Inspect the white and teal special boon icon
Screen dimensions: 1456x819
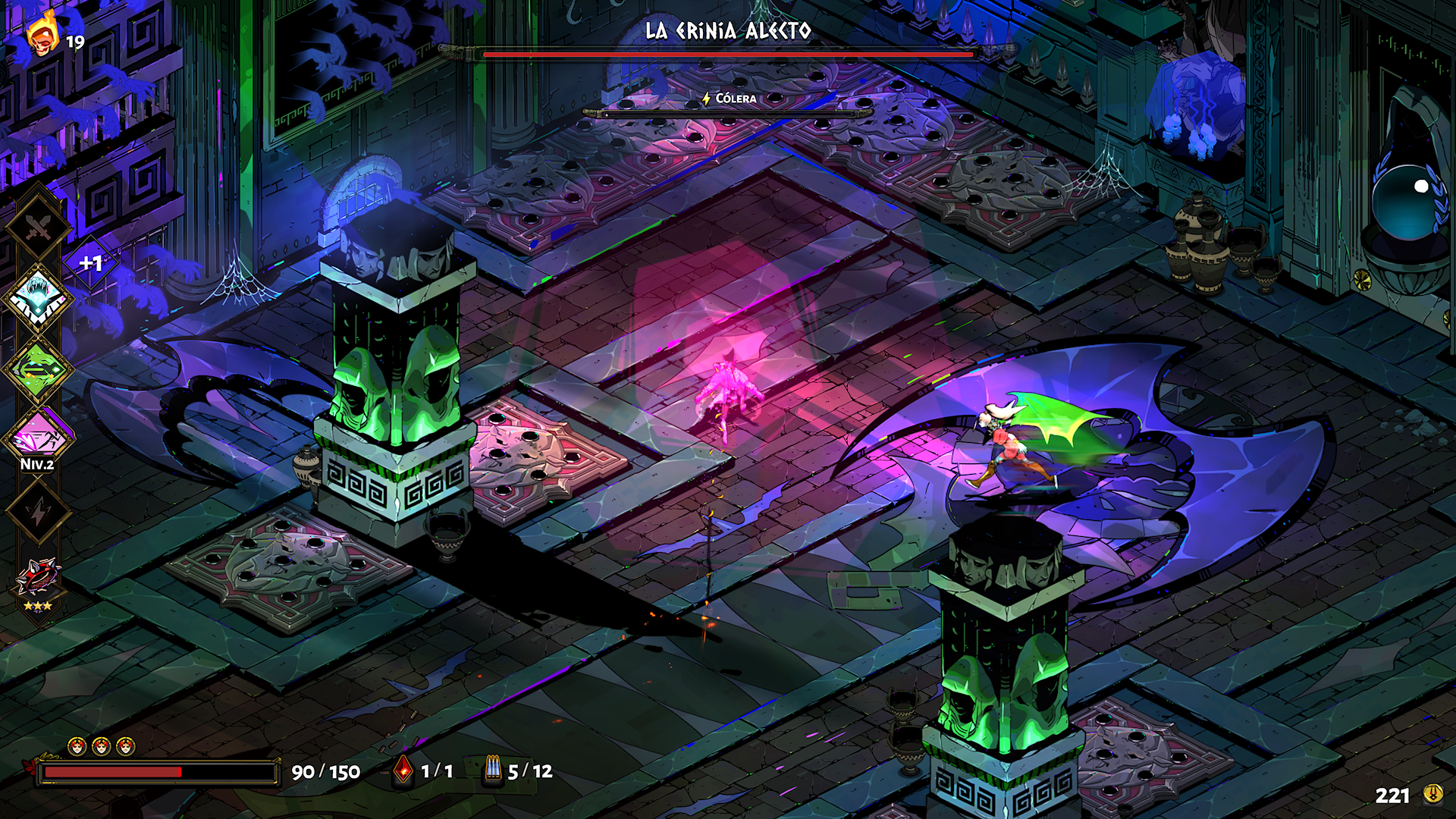click(38, 298)
